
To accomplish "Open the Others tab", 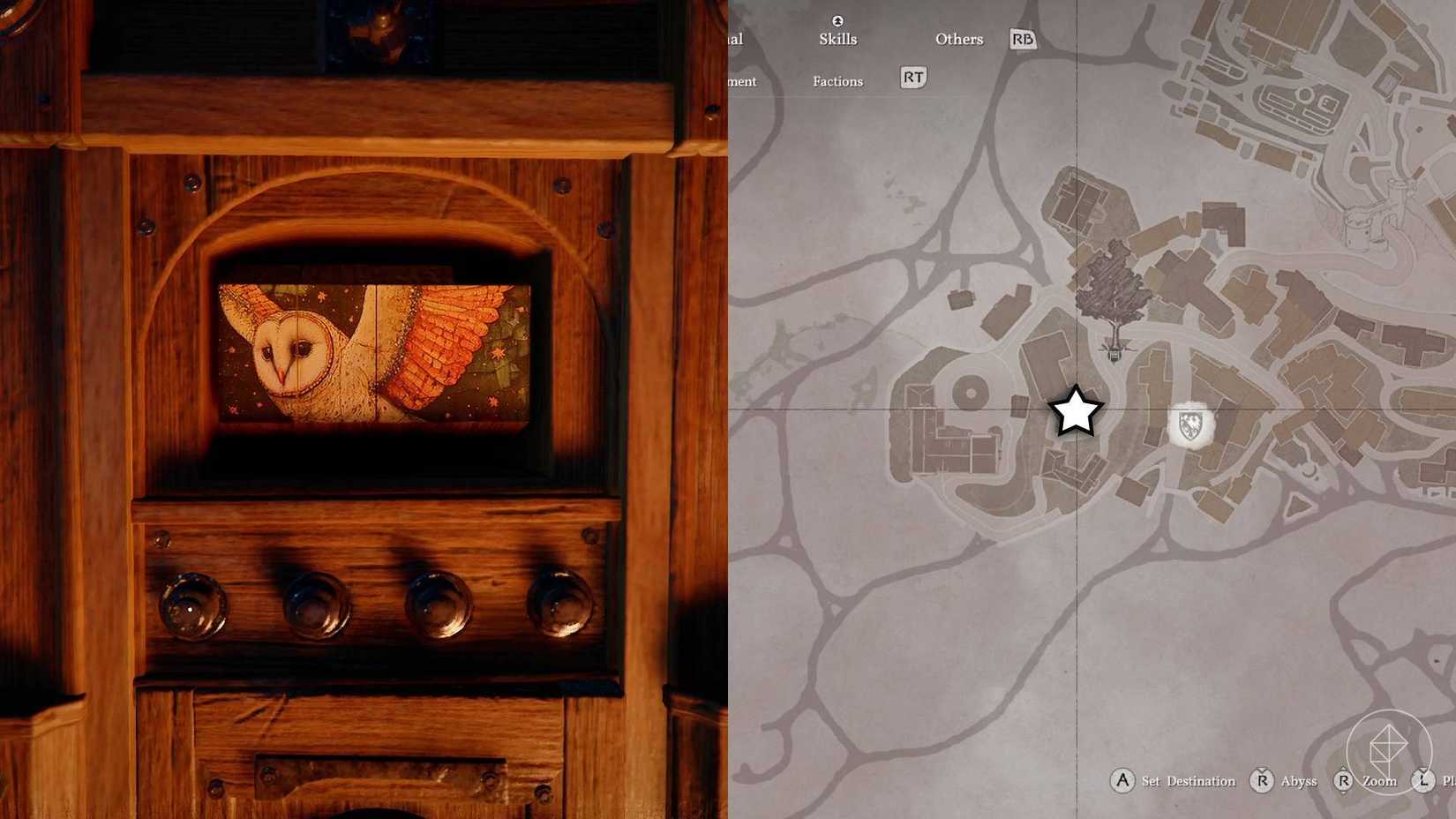I will click(x=958, y=39).
